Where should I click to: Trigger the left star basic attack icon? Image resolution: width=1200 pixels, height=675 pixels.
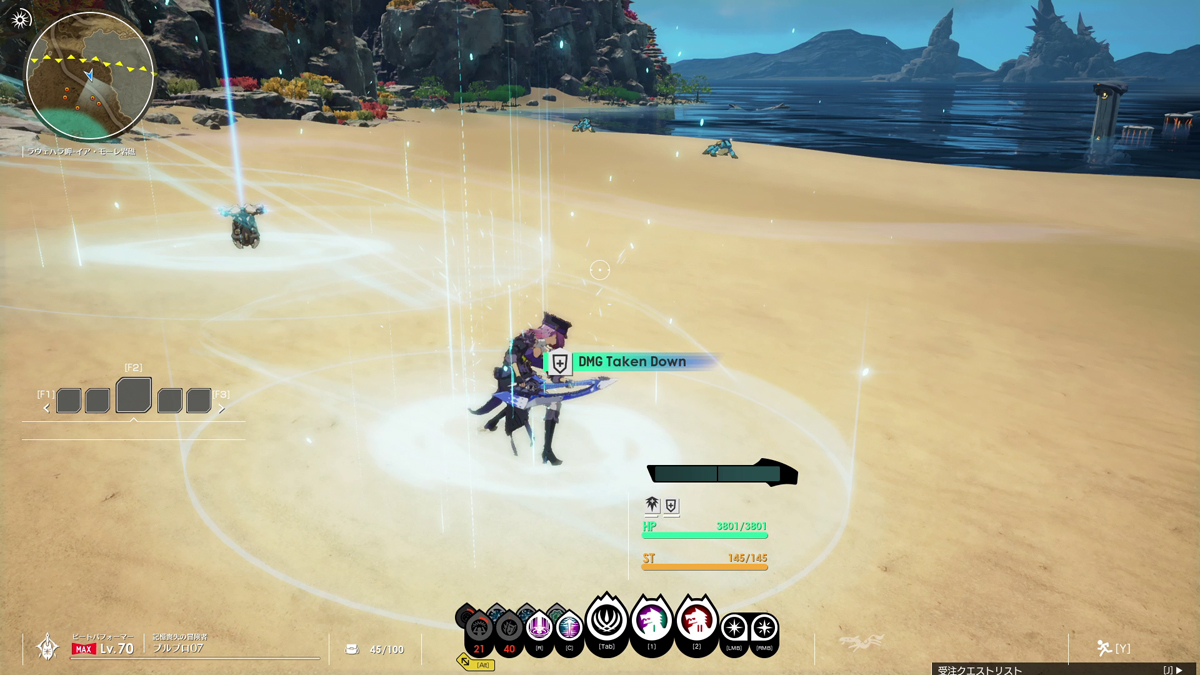pyautogui.click(x=734, y=629)
